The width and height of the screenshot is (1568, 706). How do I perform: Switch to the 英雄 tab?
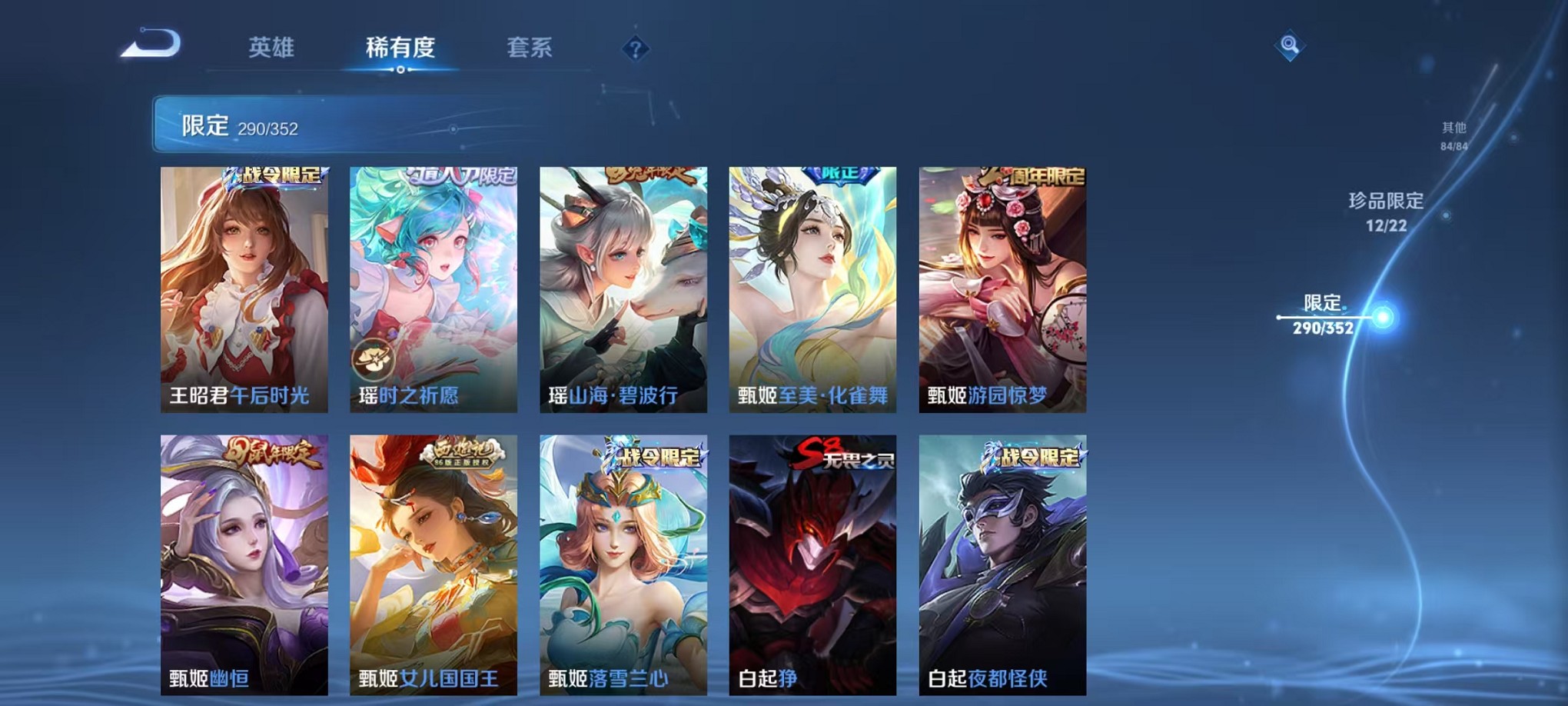pyautogui.click(x=271, y=47)
